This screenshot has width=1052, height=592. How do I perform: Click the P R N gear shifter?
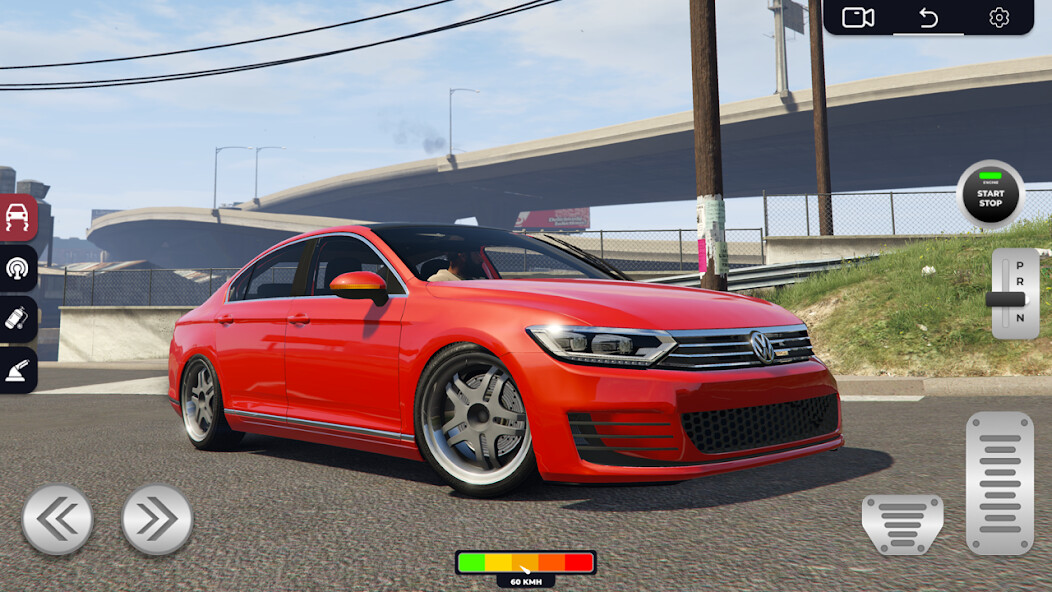(1015, 294)
